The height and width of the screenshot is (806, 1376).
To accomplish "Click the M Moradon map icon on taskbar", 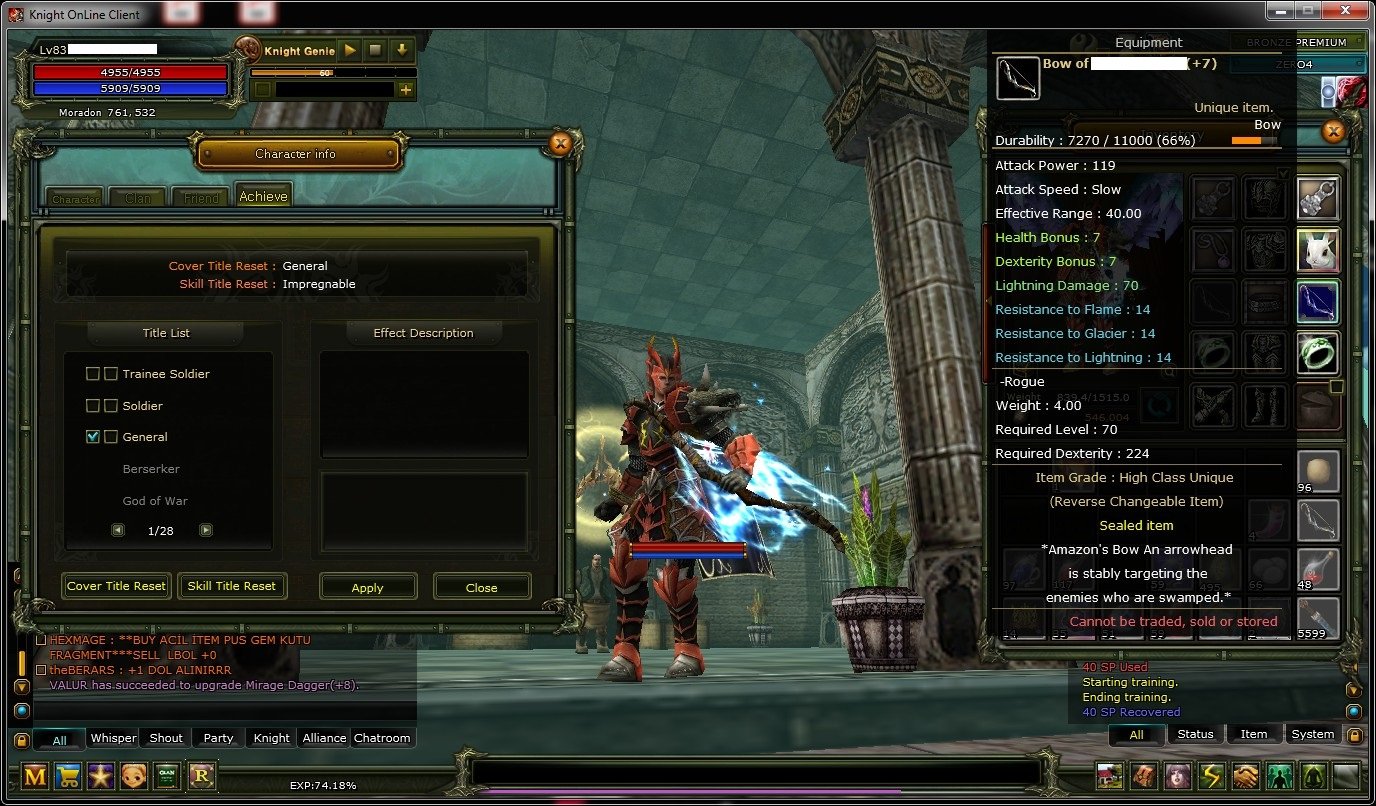I will (x=35, y=776).
